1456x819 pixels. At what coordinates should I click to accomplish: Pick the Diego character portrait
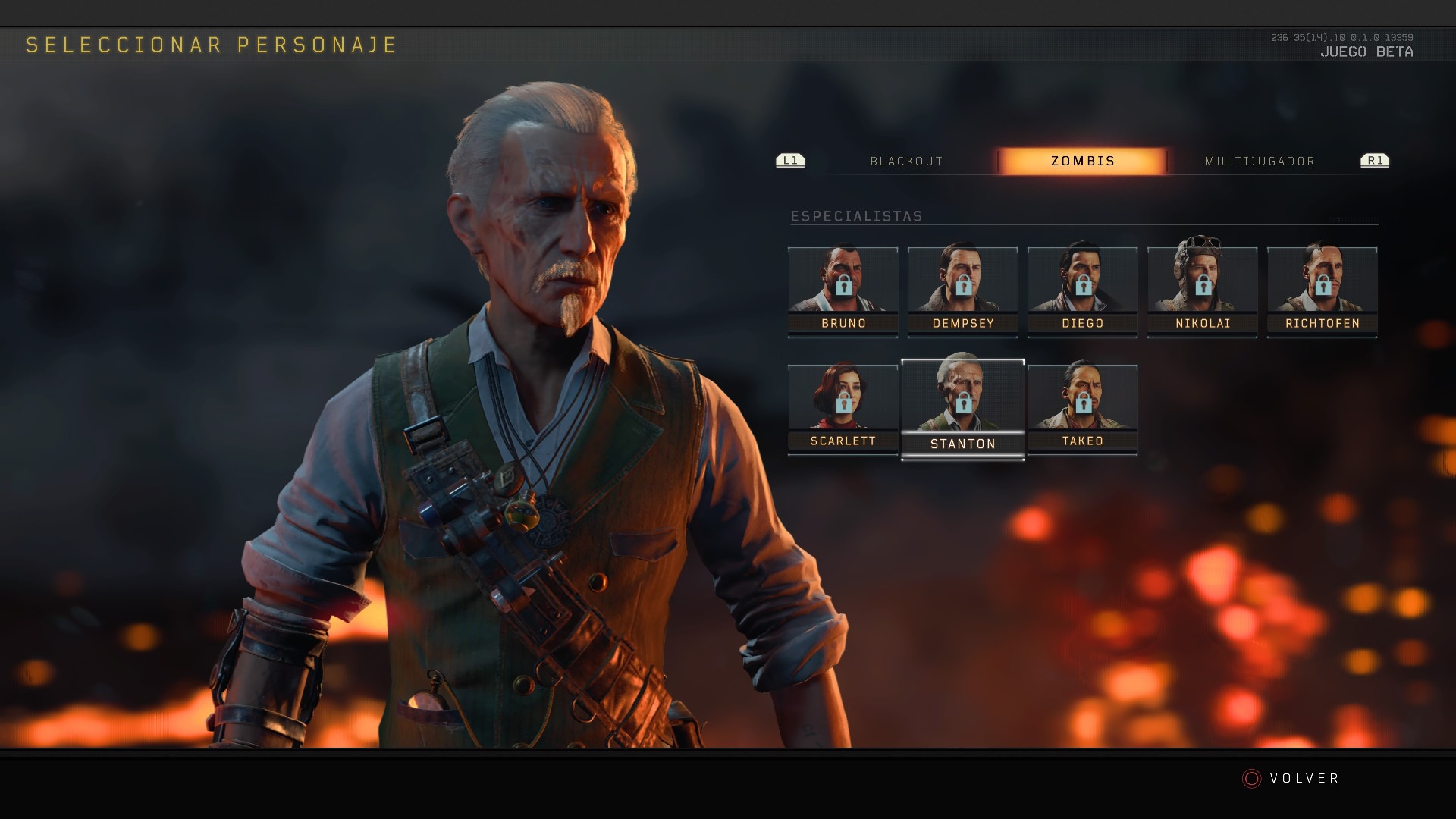(1083, 291)
